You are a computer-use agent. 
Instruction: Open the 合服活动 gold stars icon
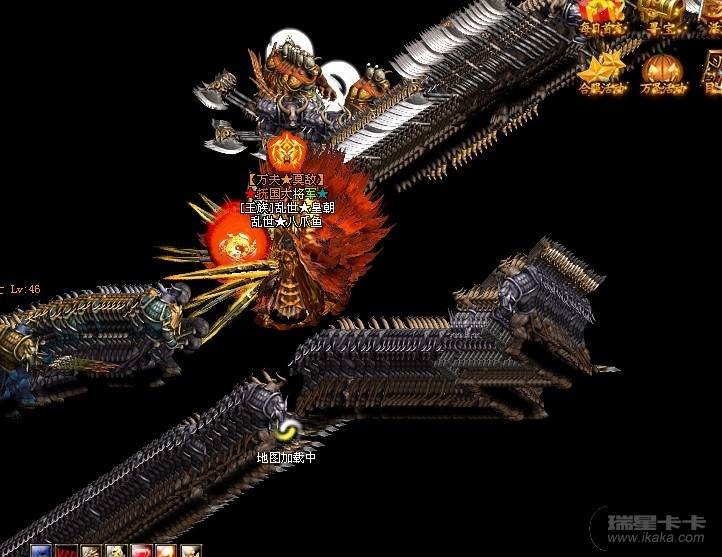[602, 70]
